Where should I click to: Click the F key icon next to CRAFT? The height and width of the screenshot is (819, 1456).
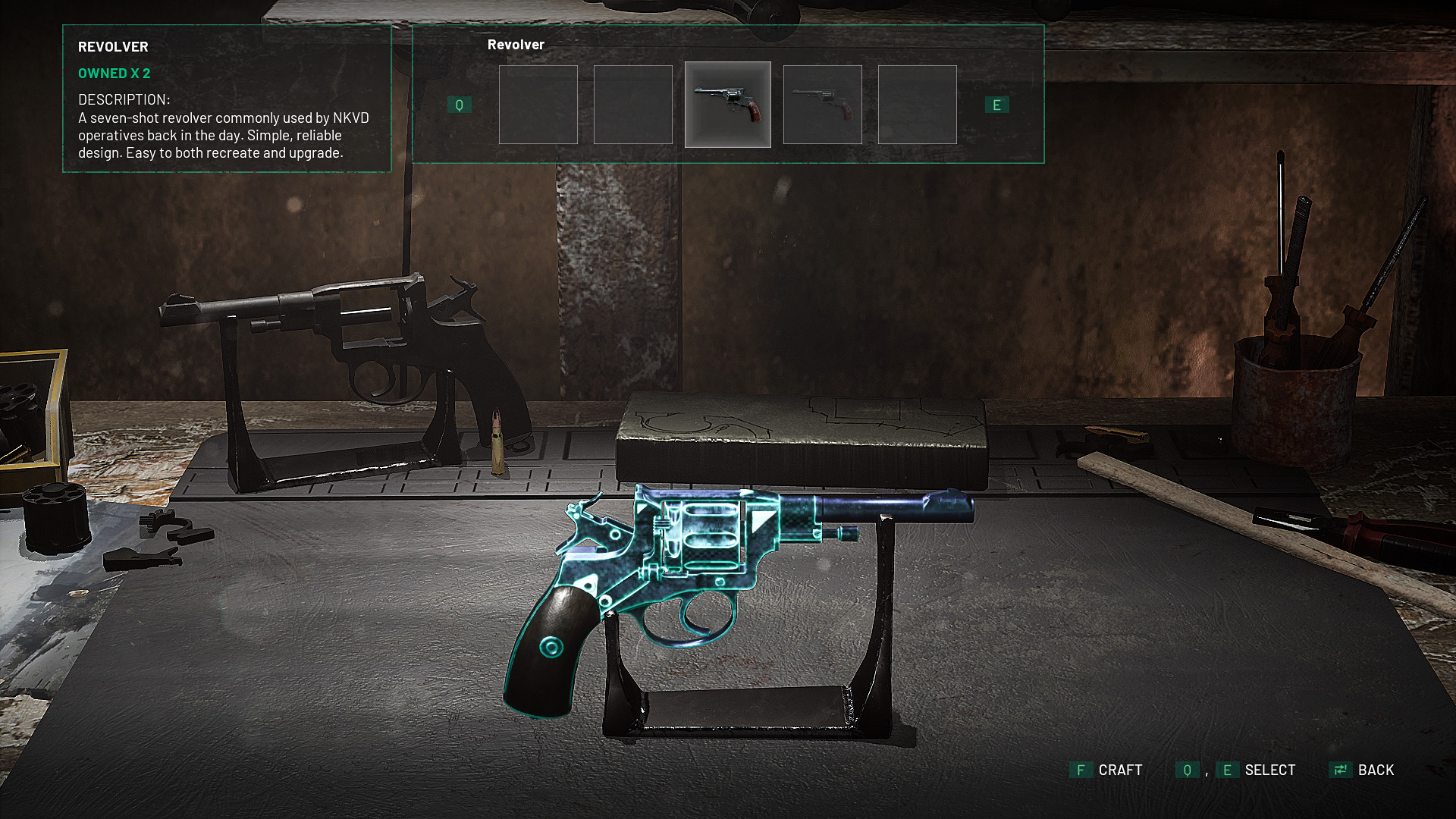1081,770
